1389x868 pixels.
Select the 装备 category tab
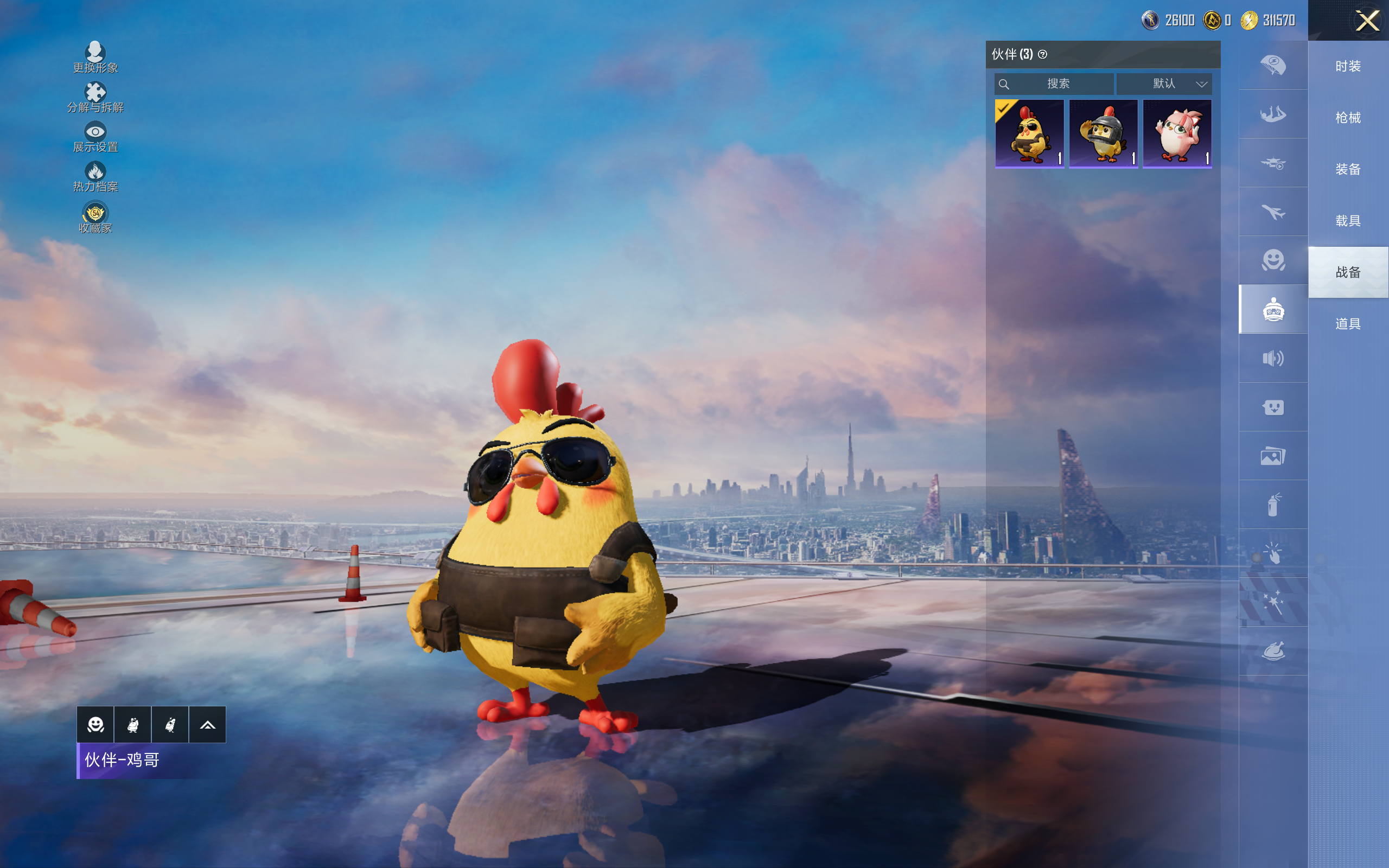click(x=1348, y=169)
